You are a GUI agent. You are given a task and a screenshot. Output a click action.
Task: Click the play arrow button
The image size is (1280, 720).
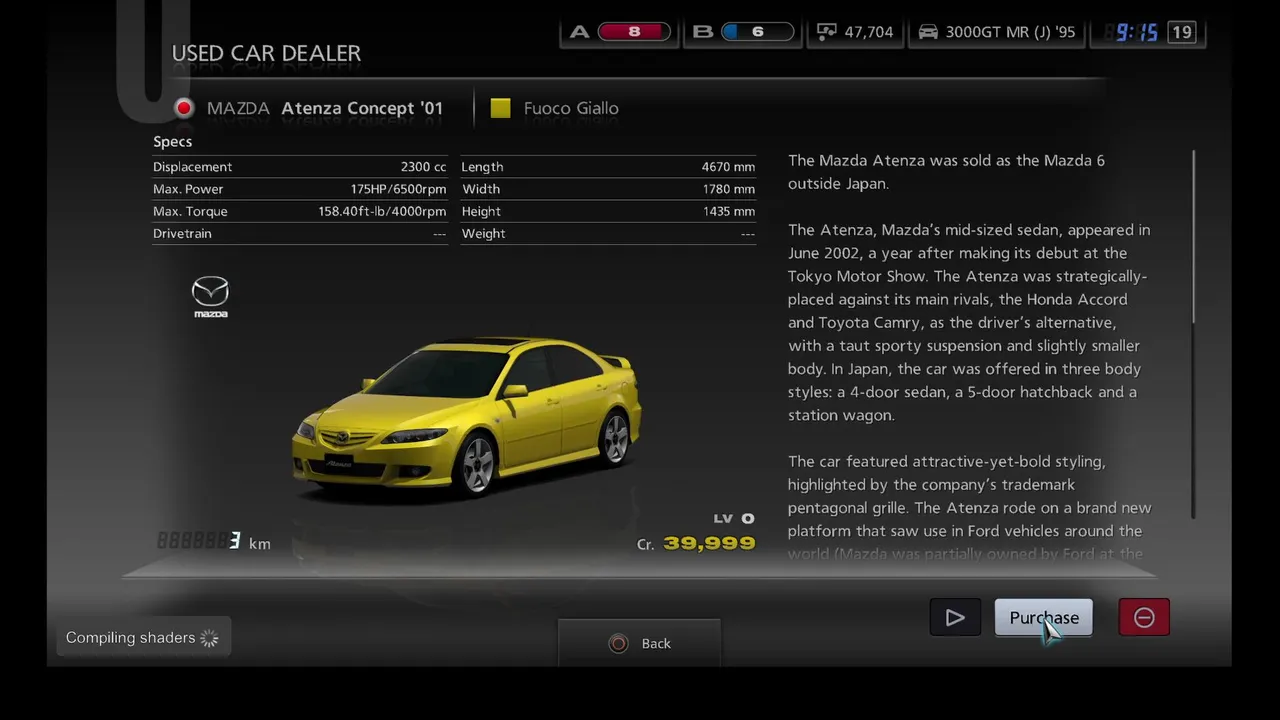955,618
